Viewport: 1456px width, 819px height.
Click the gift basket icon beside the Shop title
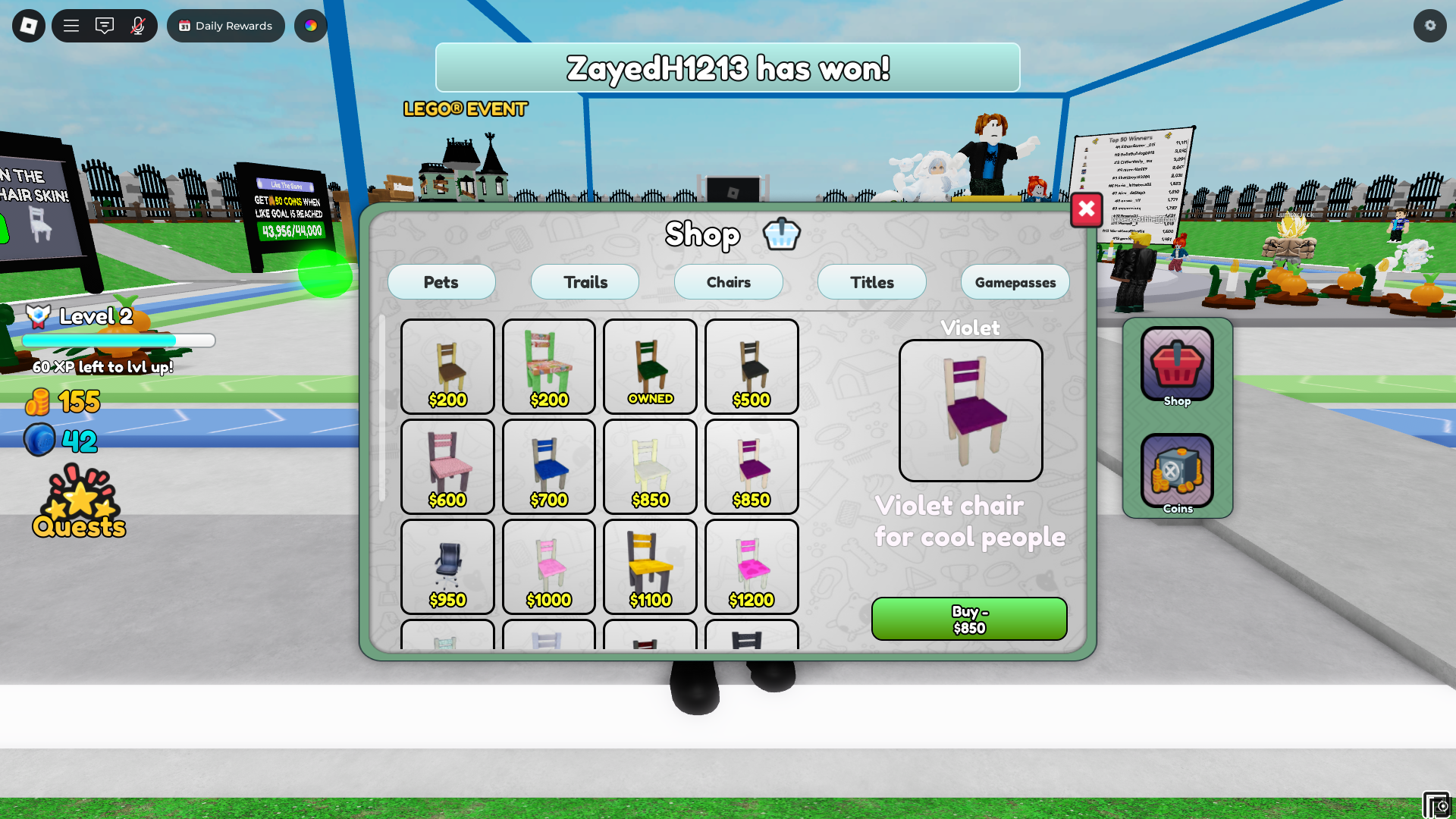point(781,234)
